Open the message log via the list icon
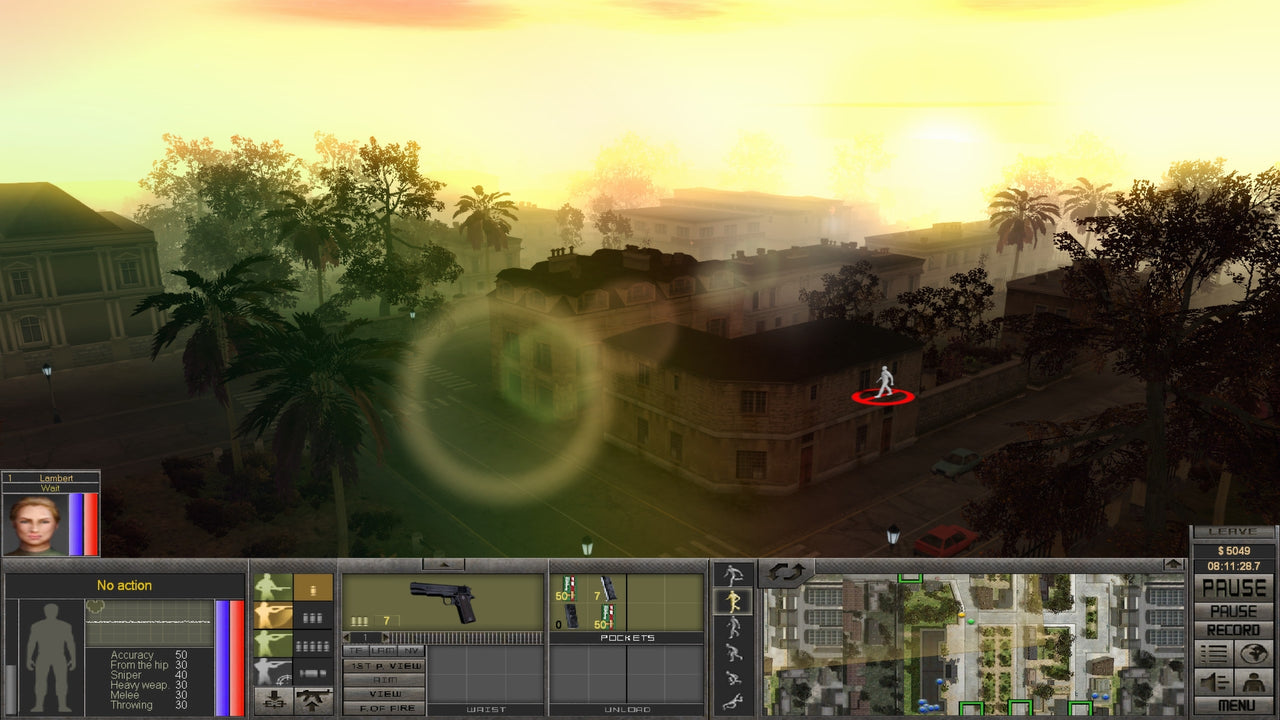Viewport: 1280px width, 720px height. coord(1213,653)
